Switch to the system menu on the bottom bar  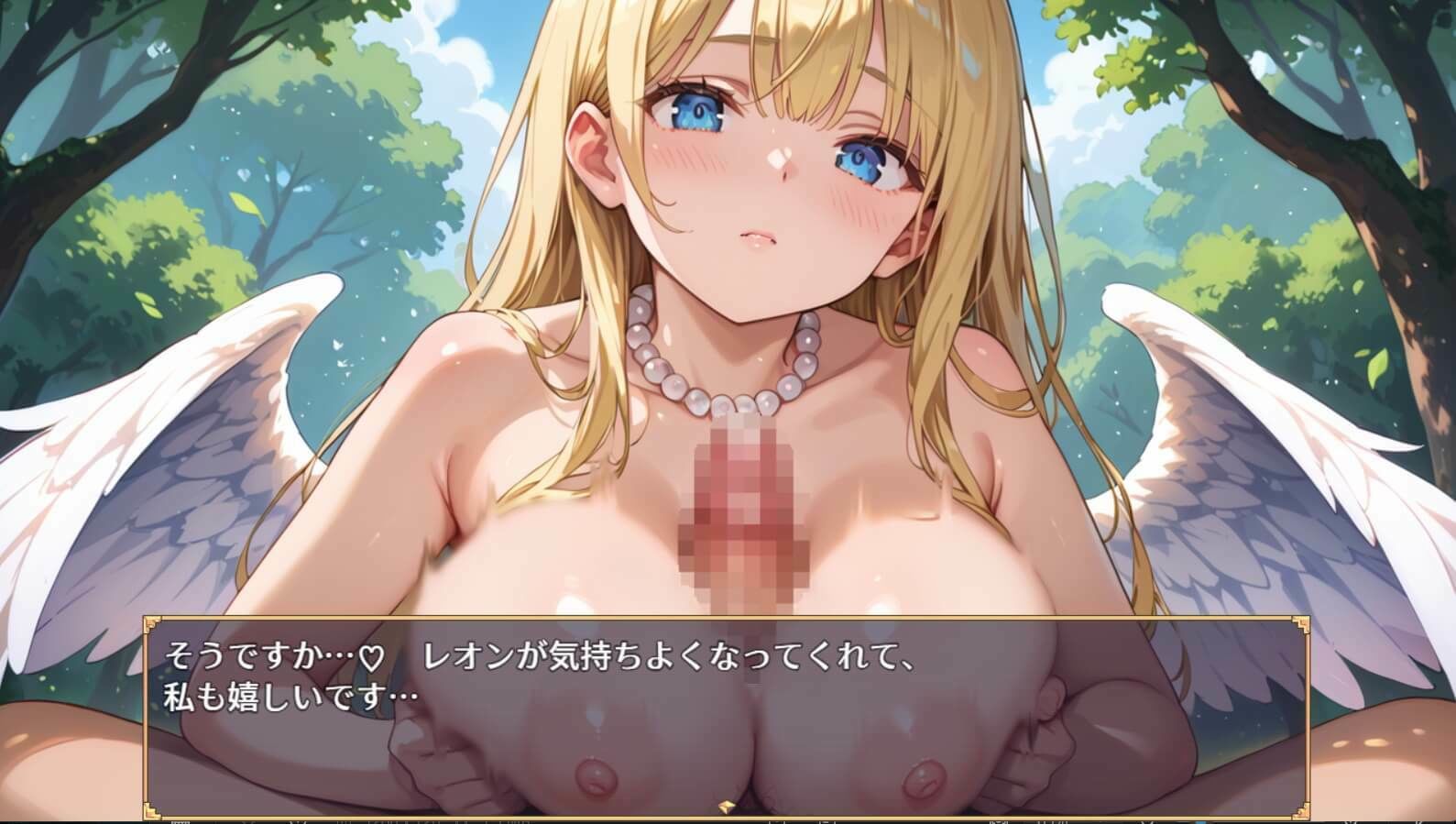1329,820
